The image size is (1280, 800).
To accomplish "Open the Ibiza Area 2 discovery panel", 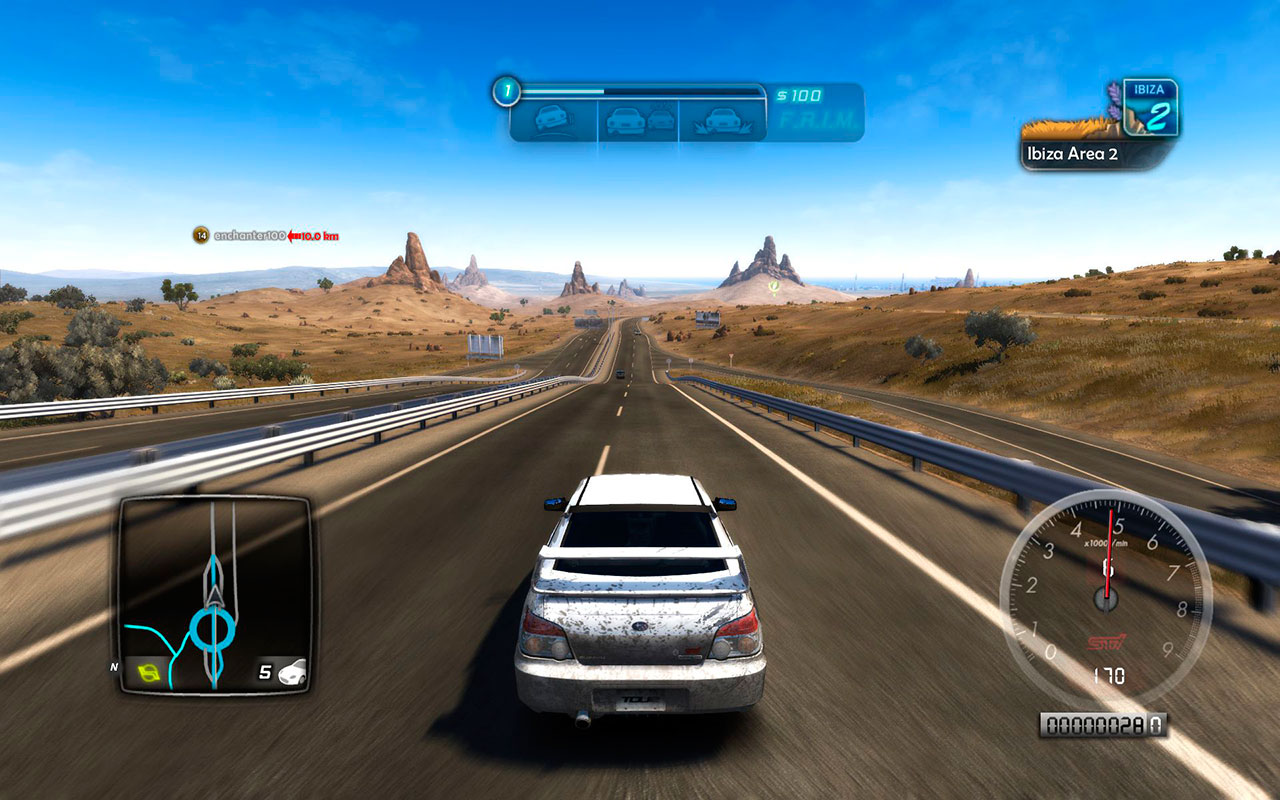I will (x=1100, y=153).
